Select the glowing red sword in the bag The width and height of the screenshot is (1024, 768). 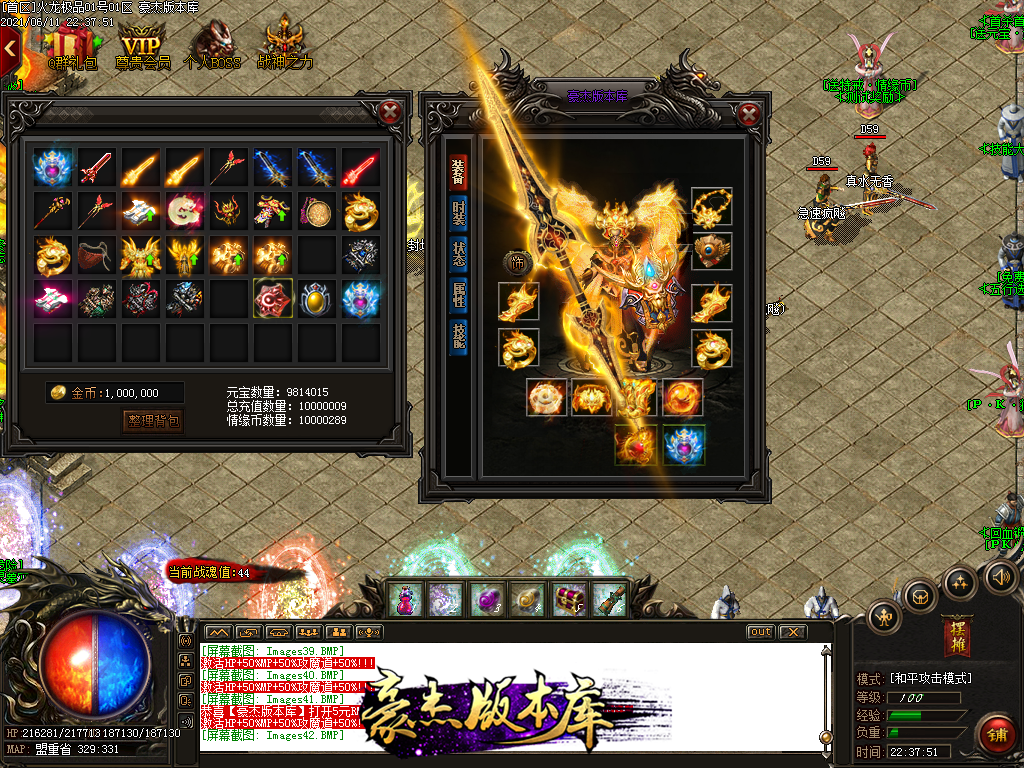[x=361, y=167]
